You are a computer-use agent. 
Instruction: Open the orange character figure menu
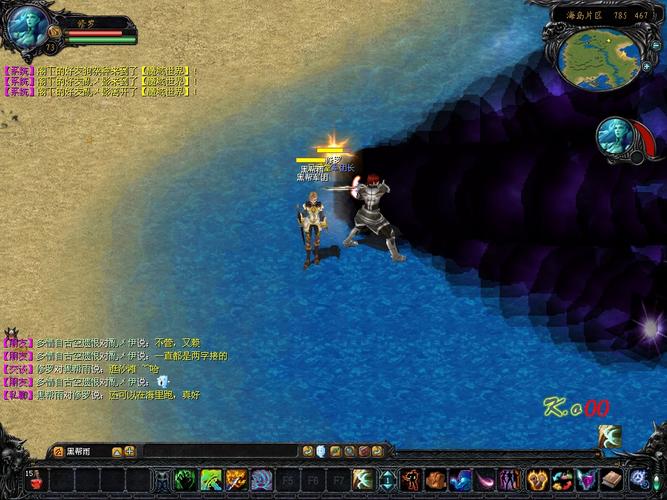click(412, 480)
